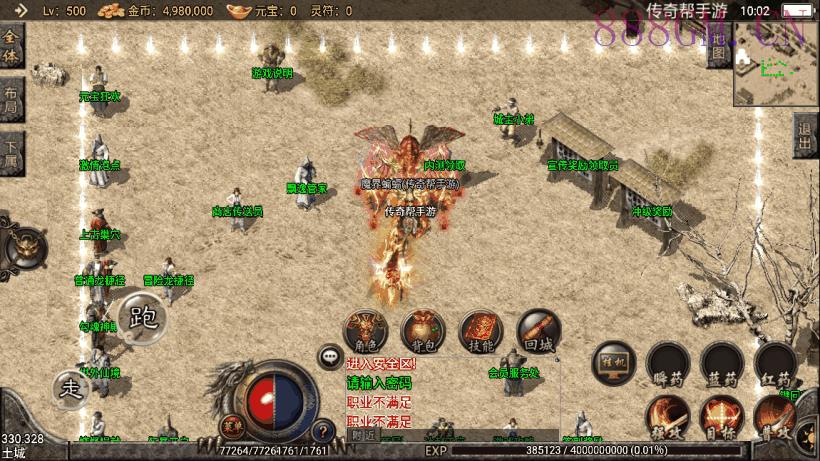Open the 角色 character panel
Viewport: 820px width, 461px height.
point(366,331)
